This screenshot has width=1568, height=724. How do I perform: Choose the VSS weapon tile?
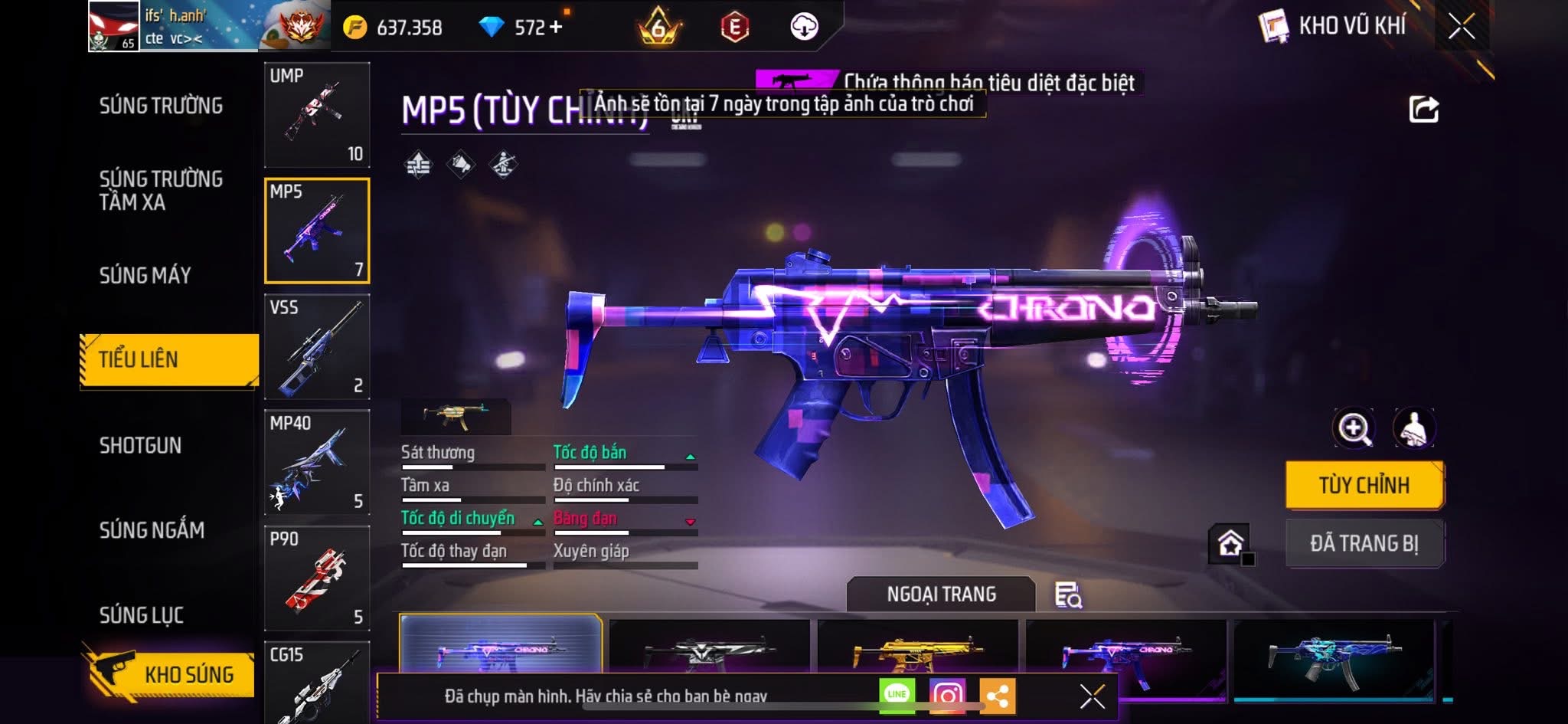tap(317, 347)
